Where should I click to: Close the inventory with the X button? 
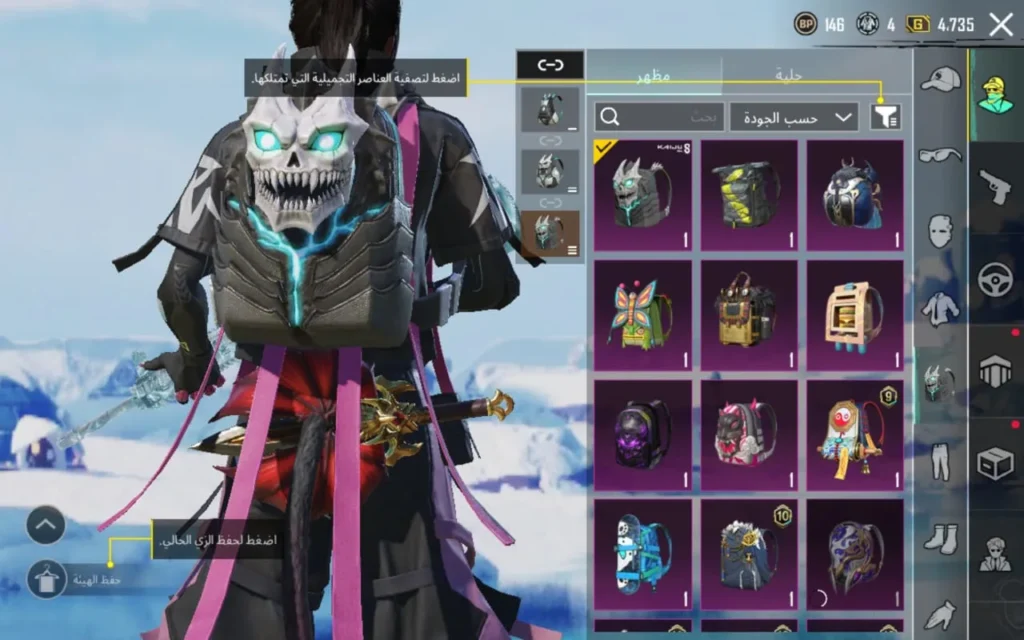pyautogui.click(x=1000, y=25)
